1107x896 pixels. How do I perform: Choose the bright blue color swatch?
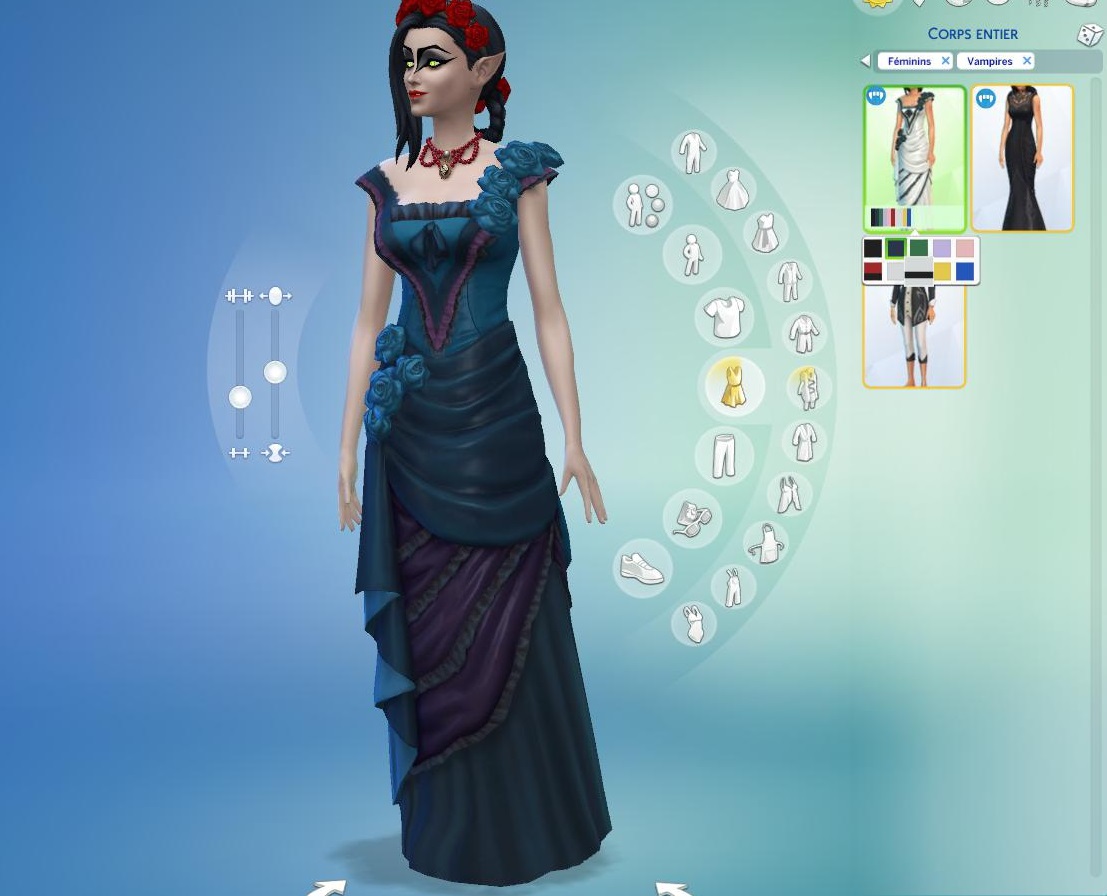(965, 271)
